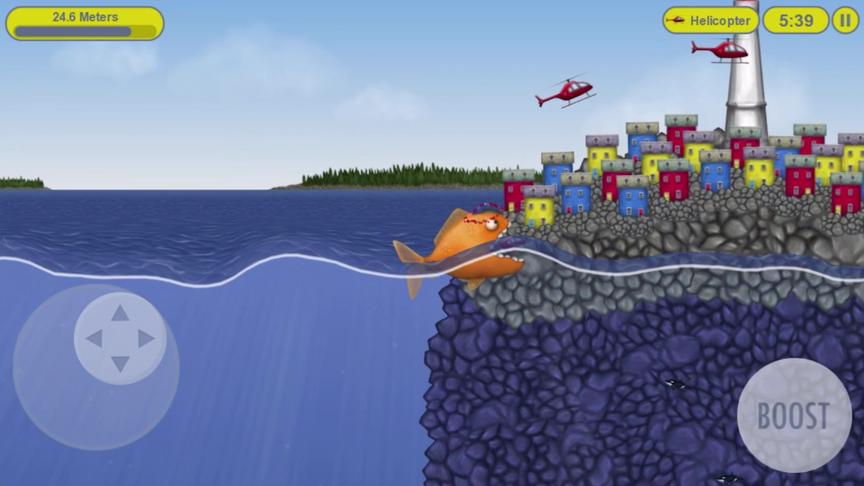The width and height of the screenshot is (864, 486).
Task: Select the Helicopter objective tracker
Action: [x=710, y=20]
